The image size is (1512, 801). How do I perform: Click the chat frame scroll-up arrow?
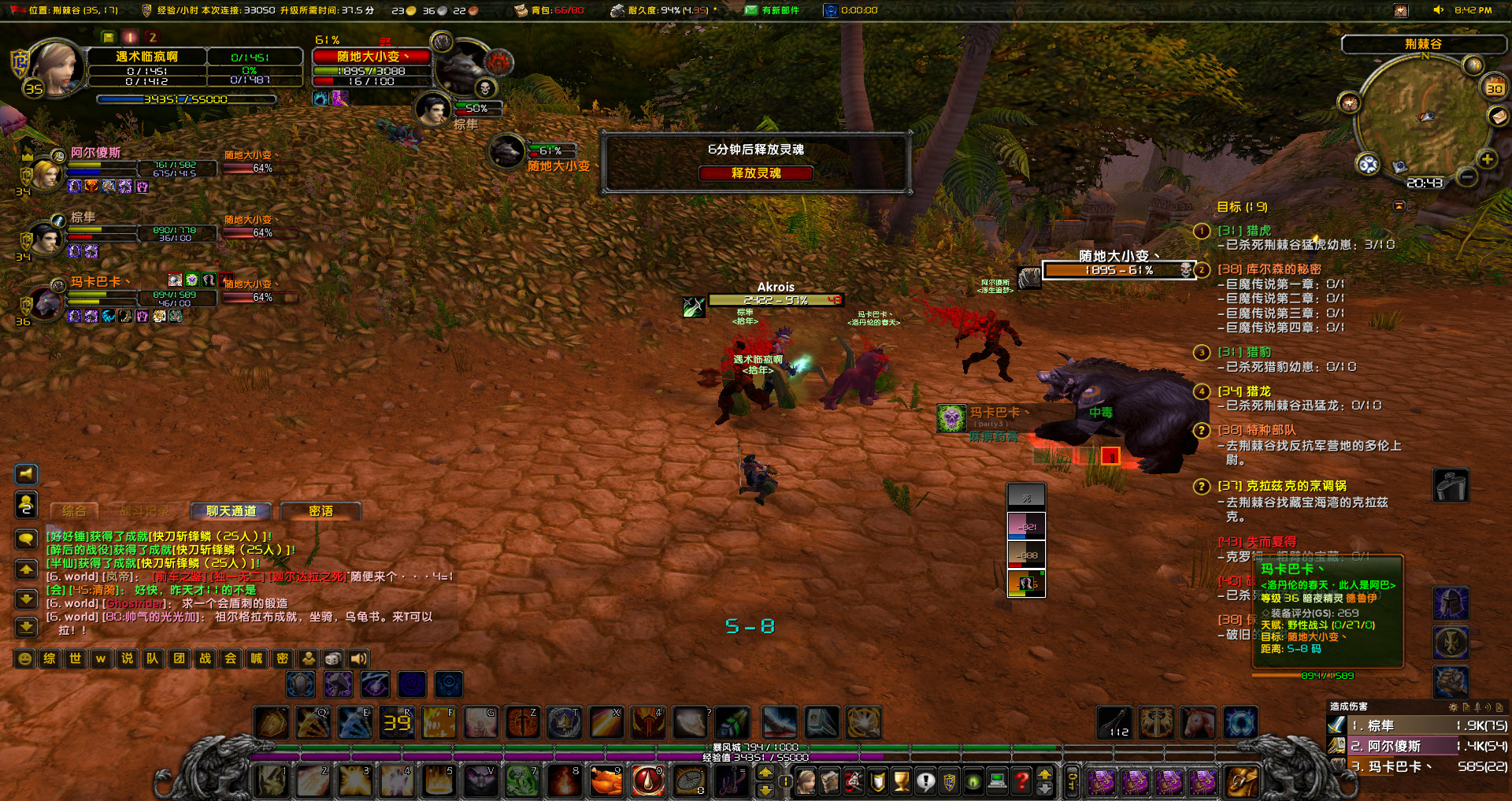pos(27,569)
